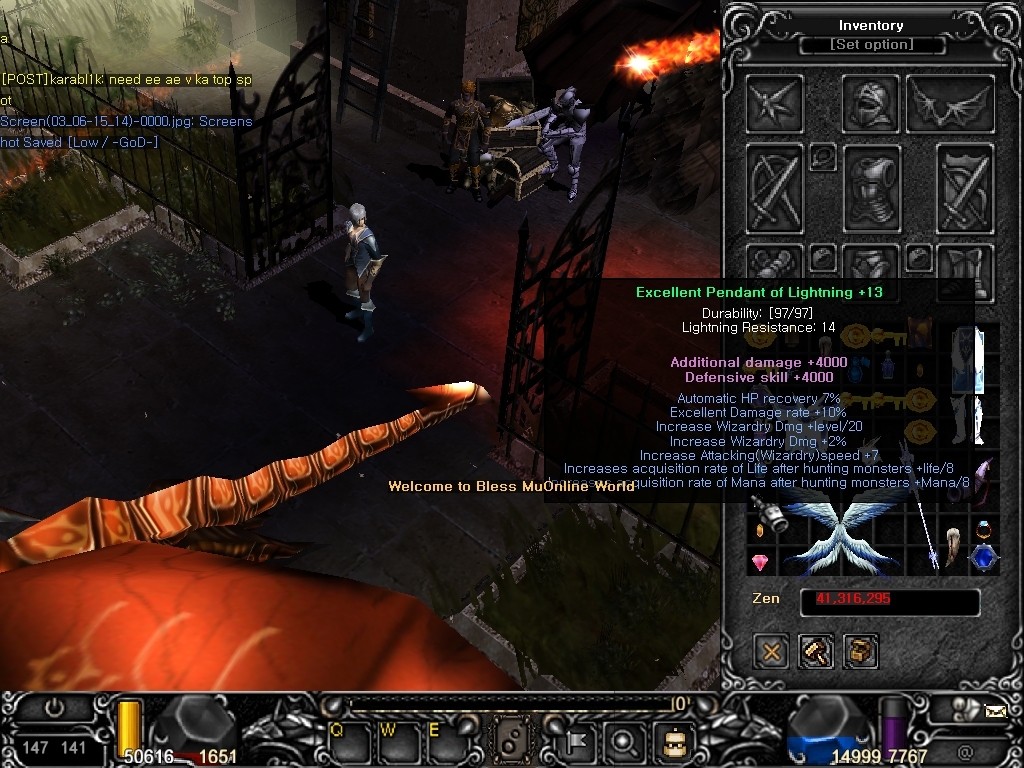Viewport: 1024px width, 768px height.
Task: Select the wings equipment slot
Action: [x=950, y=103]
